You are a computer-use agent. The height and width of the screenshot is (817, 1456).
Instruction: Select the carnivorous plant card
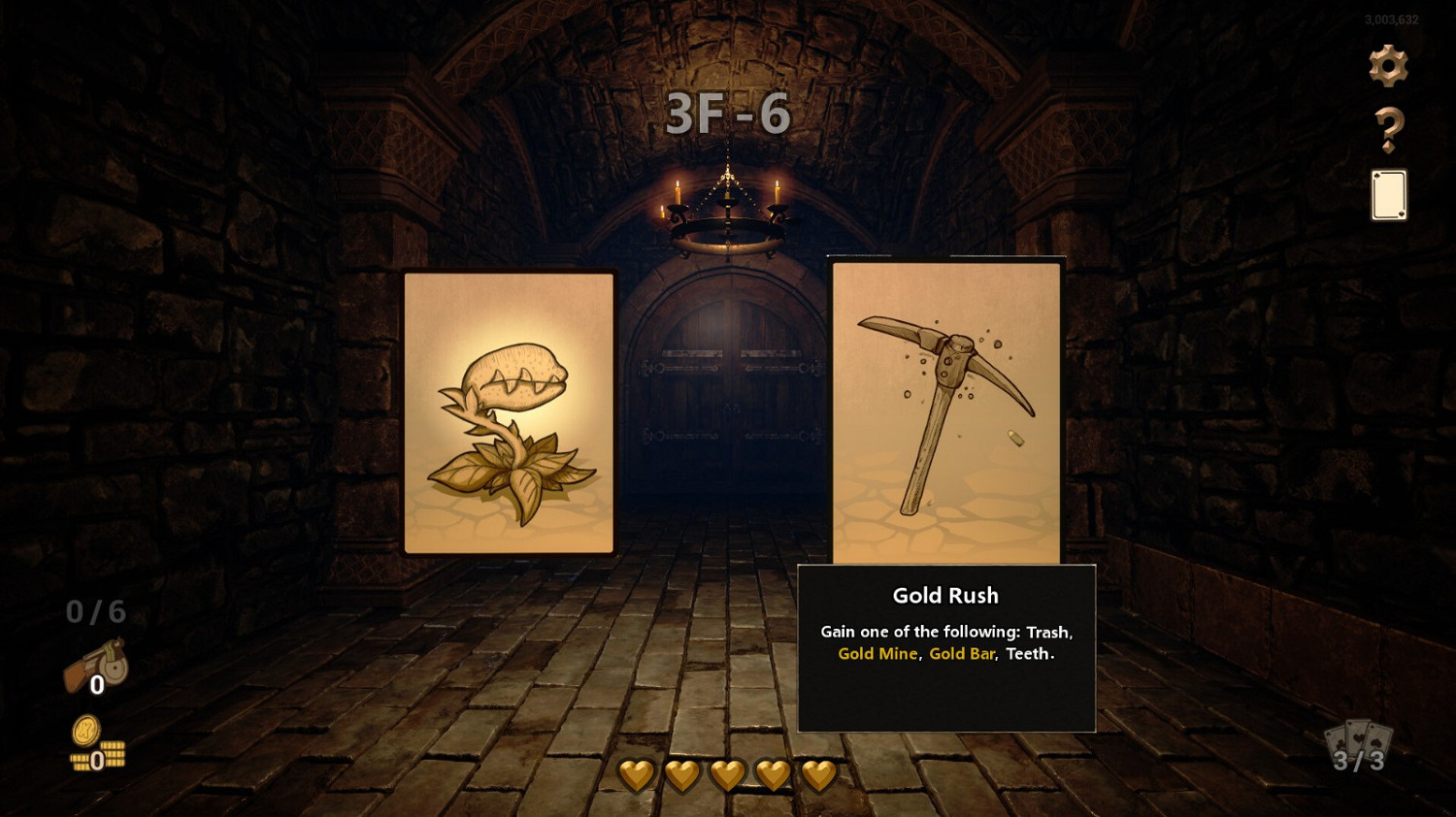click(x=509, y=411)
